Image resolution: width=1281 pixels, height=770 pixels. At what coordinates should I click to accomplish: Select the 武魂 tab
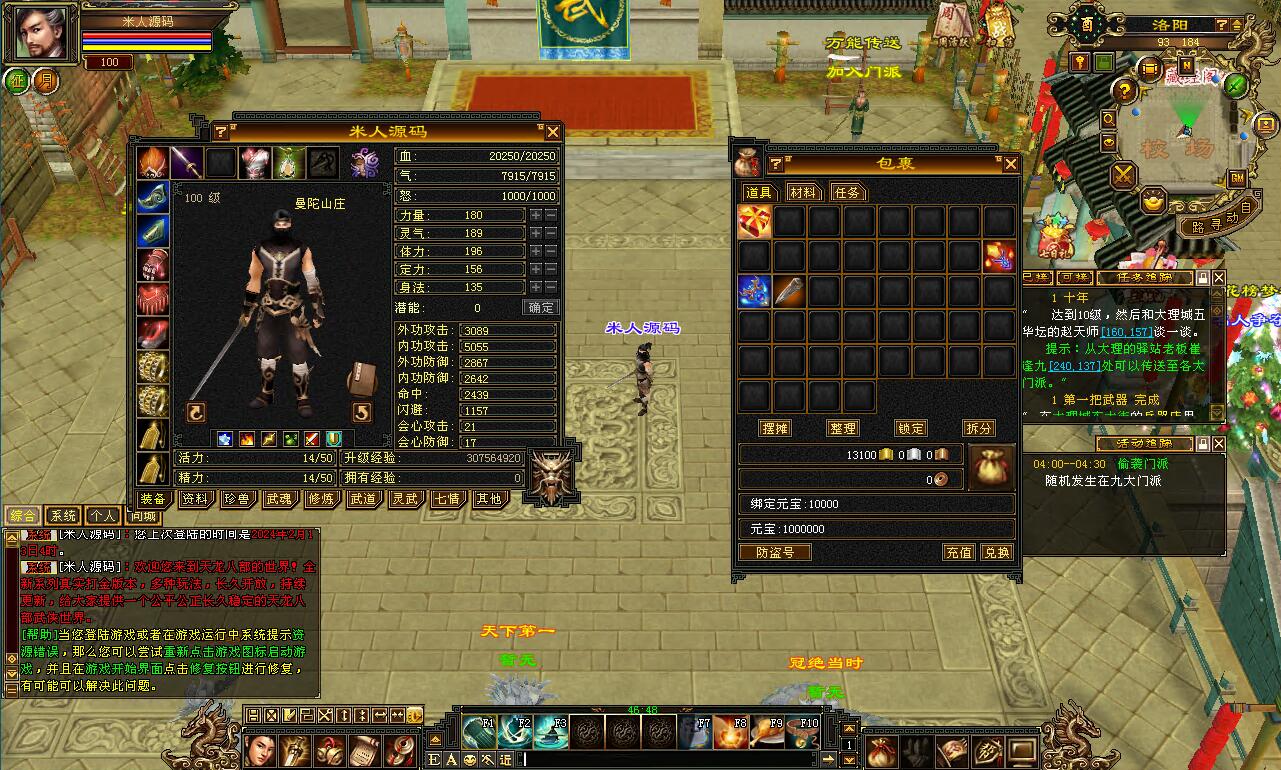click(x=278, y=498)
